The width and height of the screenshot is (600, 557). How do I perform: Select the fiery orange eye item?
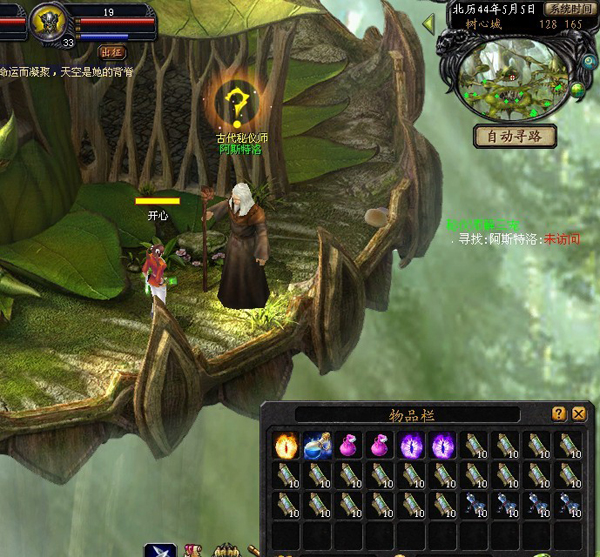tap(286, 445)
